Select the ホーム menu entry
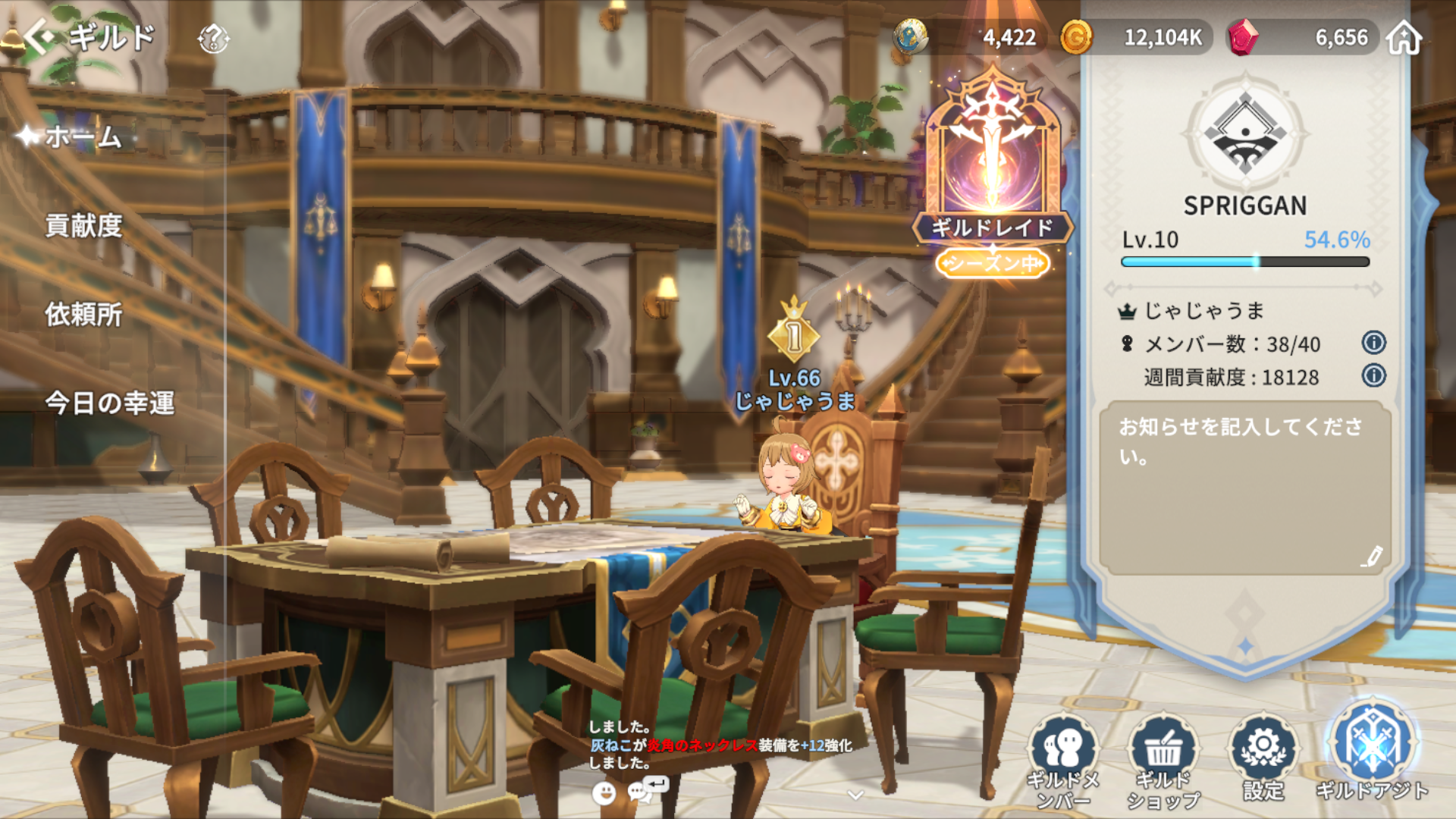 83,137
